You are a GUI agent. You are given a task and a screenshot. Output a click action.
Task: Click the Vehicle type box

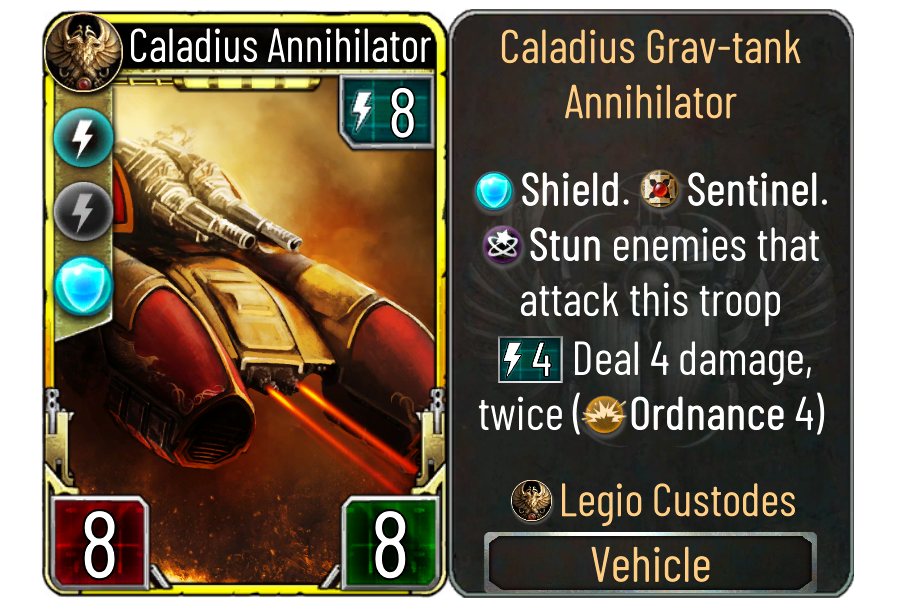click(651, 564)
